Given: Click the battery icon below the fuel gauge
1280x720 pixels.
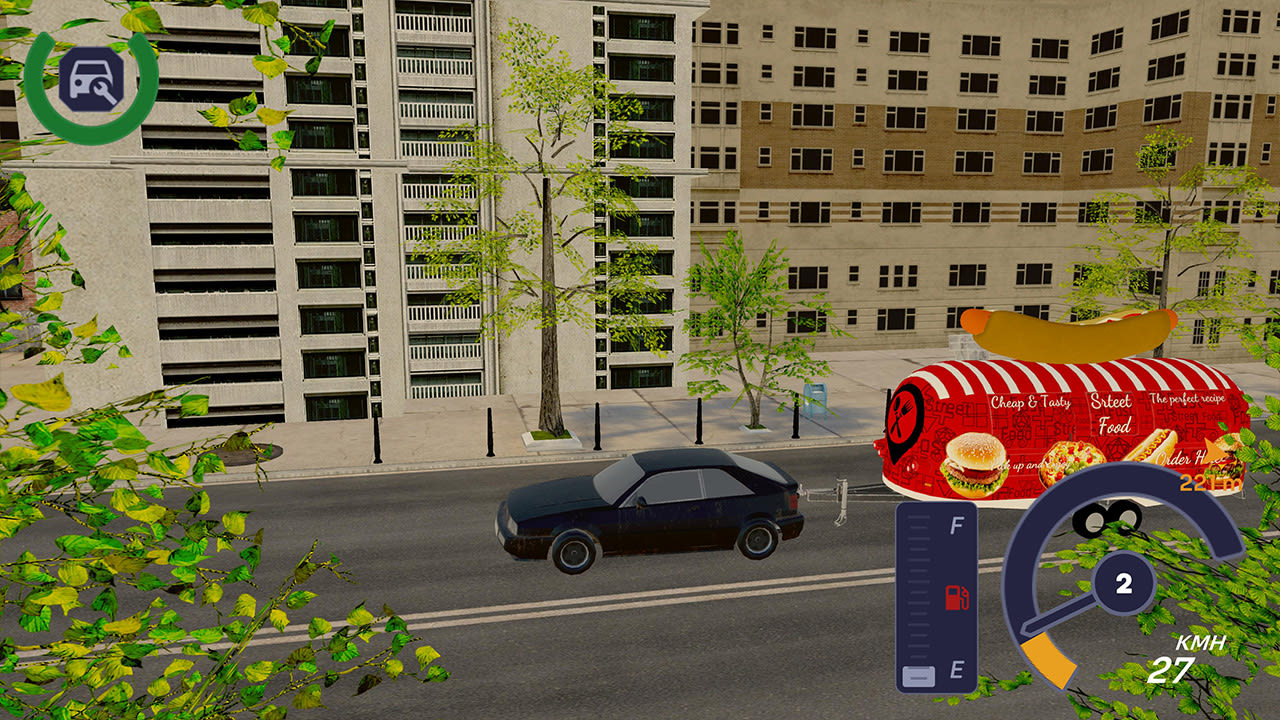Looking at the screenshot, I should click(x=918, y=675).
